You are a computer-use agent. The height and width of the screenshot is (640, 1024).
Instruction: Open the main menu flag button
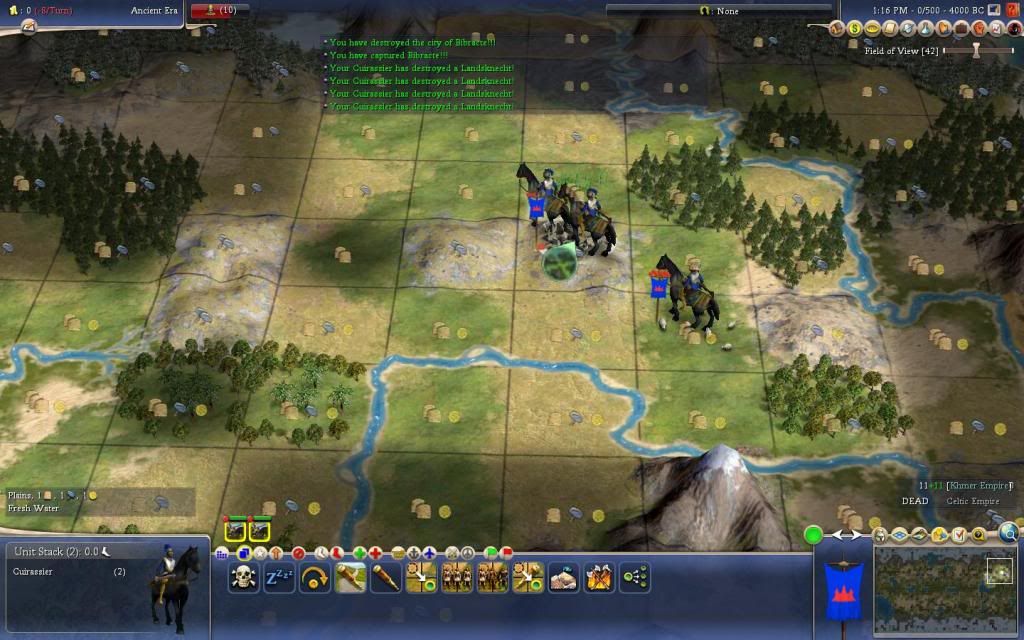point(995,10)
